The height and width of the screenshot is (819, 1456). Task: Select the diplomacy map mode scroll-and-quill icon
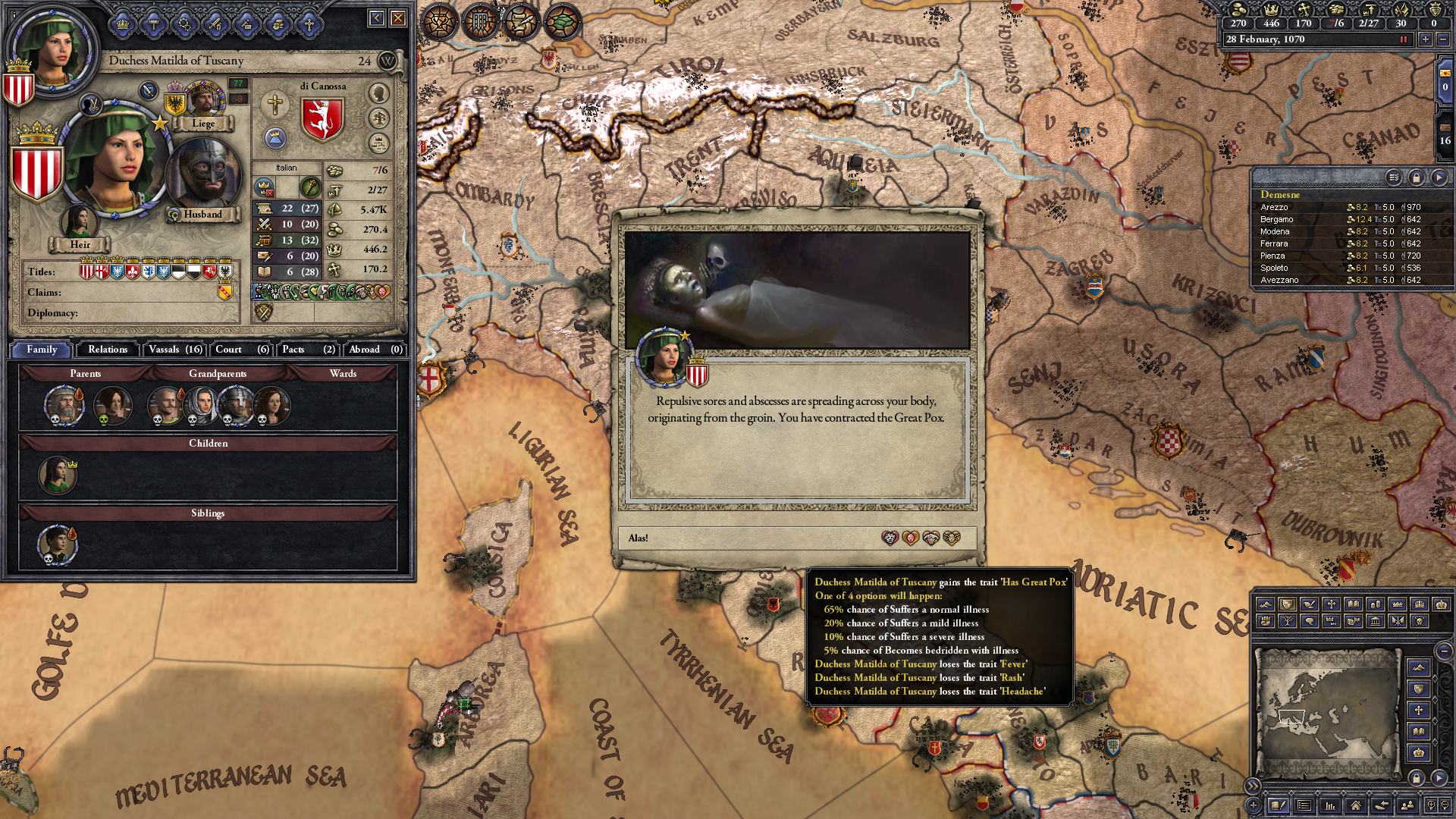coord(521,22)
